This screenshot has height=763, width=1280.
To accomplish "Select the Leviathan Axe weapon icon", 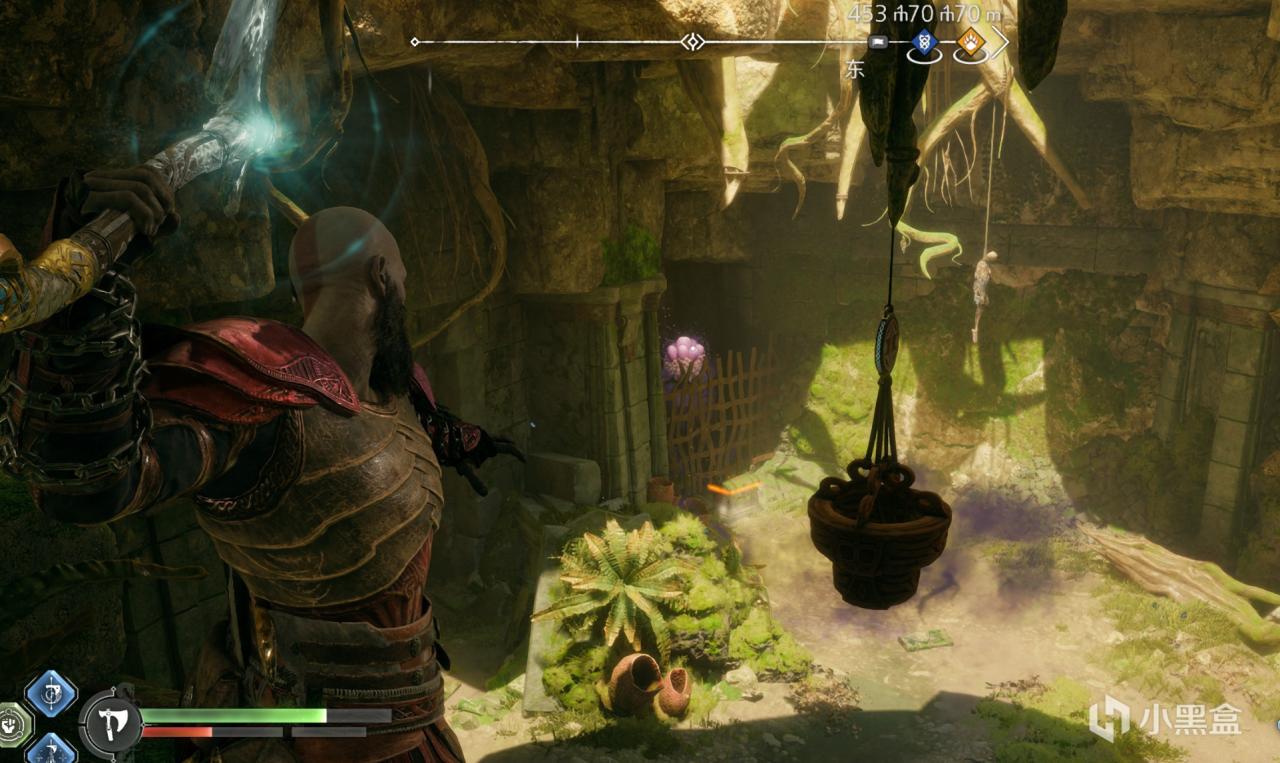I will [x=110, y=721].
